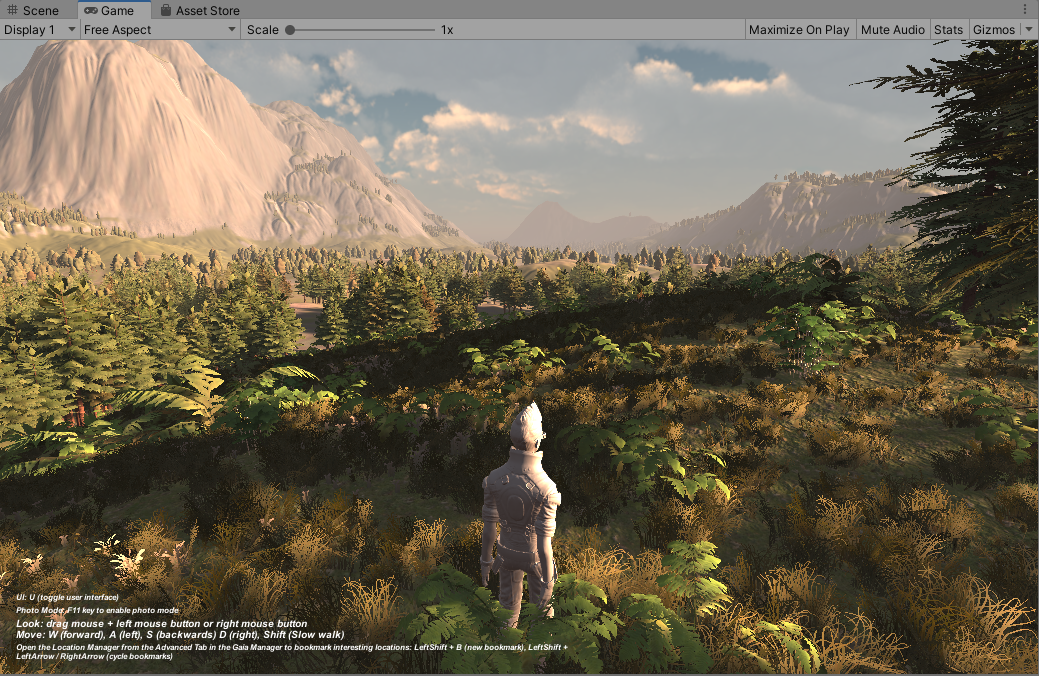Viewport: 1039px width, 676px height.
Task: Show the Stats overlay
Action: pyautogui.click(x=949, y=30)
